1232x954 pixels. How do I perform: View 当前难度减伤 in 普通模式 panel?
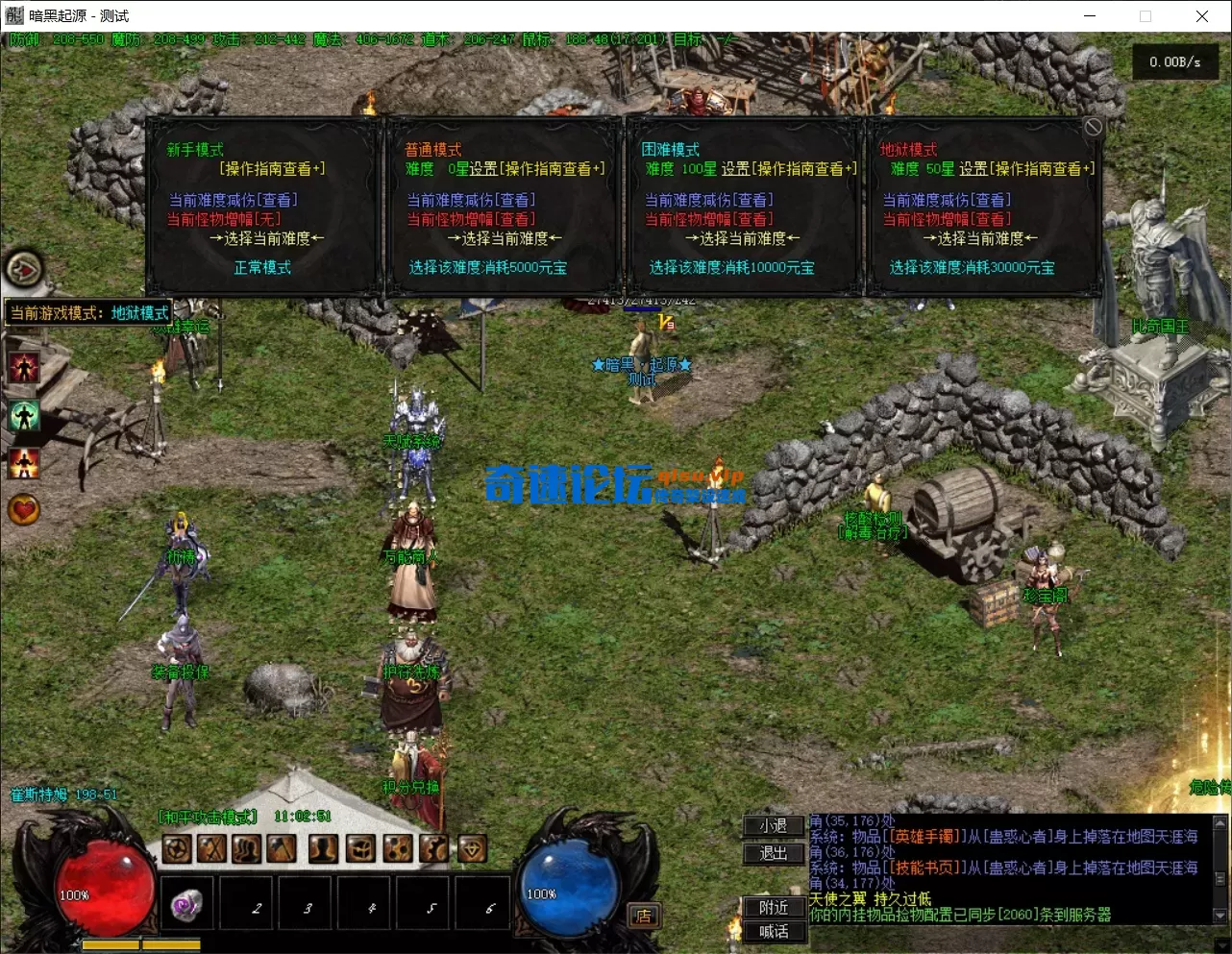coord(471,200)
